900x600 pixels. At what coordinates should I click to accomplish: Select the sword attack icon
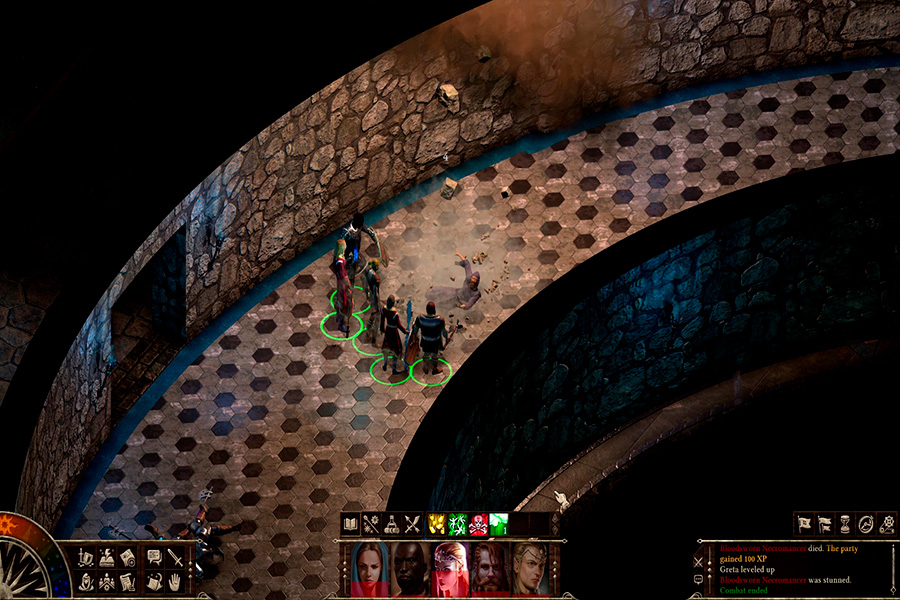(x=175, y=557)
